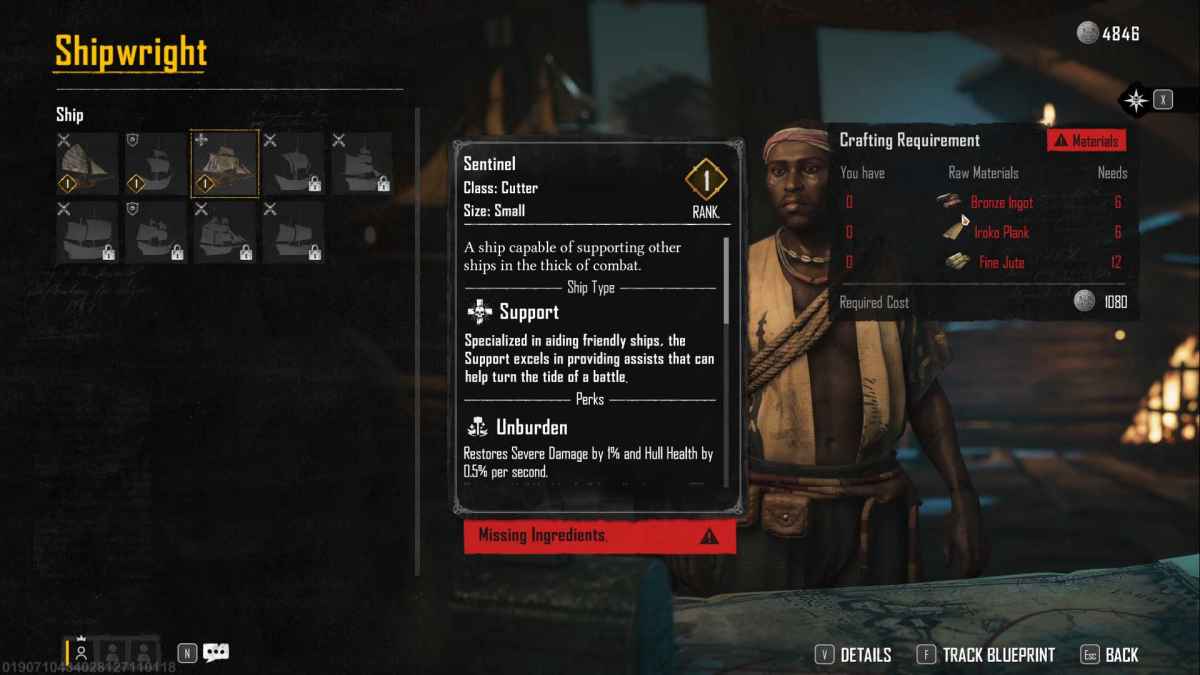The width and height of the screenshot is (1200, 675).
Task: Click the red Materials warning tag
Action: pyautogui.click(x=1087, y=141)
